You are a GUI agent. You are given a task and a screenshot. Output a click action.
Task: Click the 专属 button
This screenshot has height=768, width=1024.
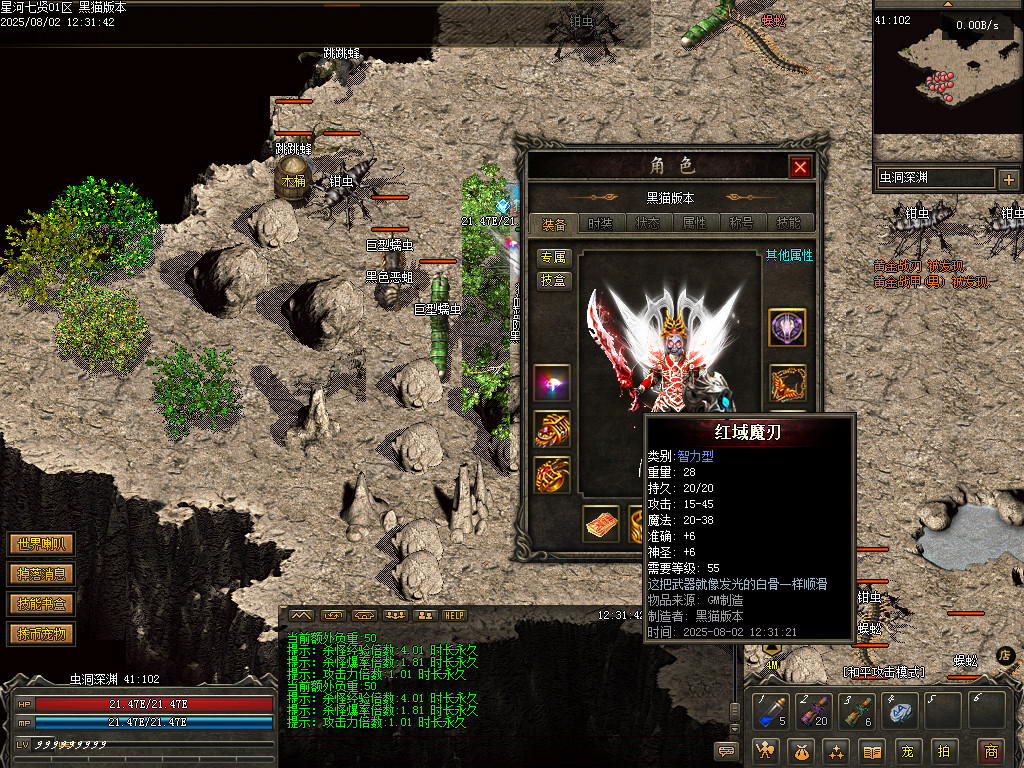point(553,257)
